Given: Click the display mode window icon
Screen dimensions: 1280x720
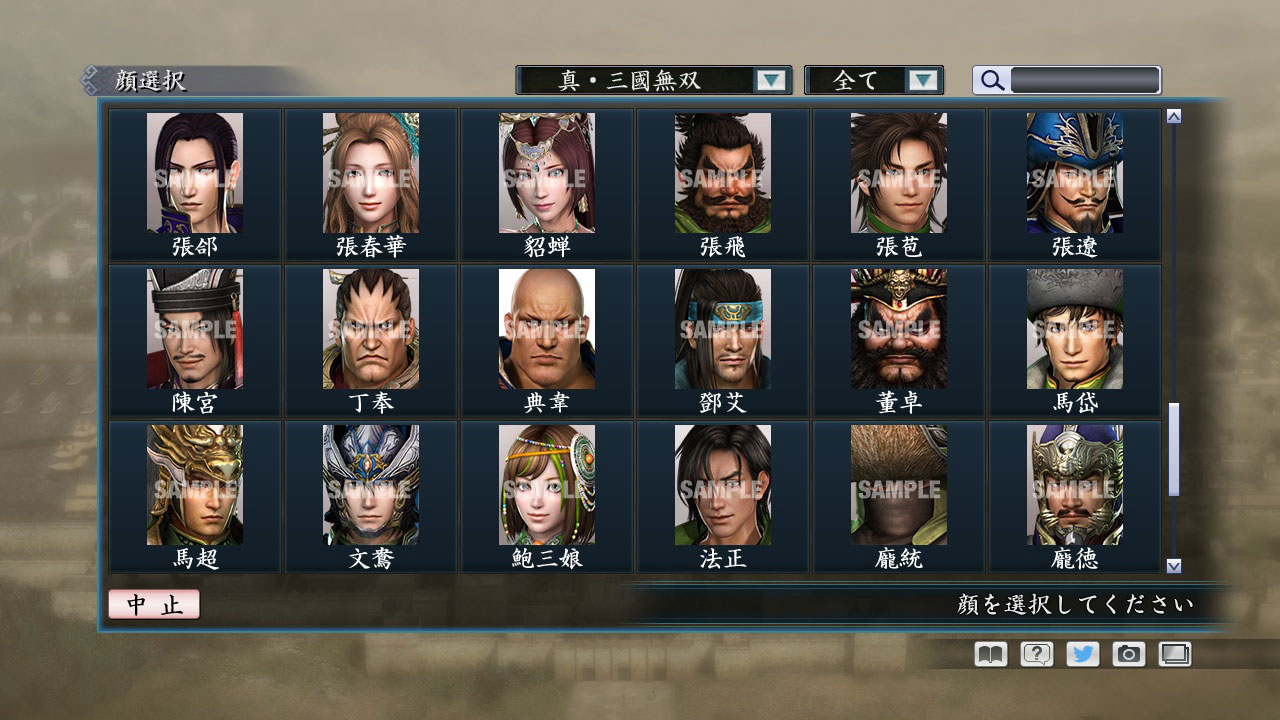Looking at the screenshot, I should (x=1175, y=654).
